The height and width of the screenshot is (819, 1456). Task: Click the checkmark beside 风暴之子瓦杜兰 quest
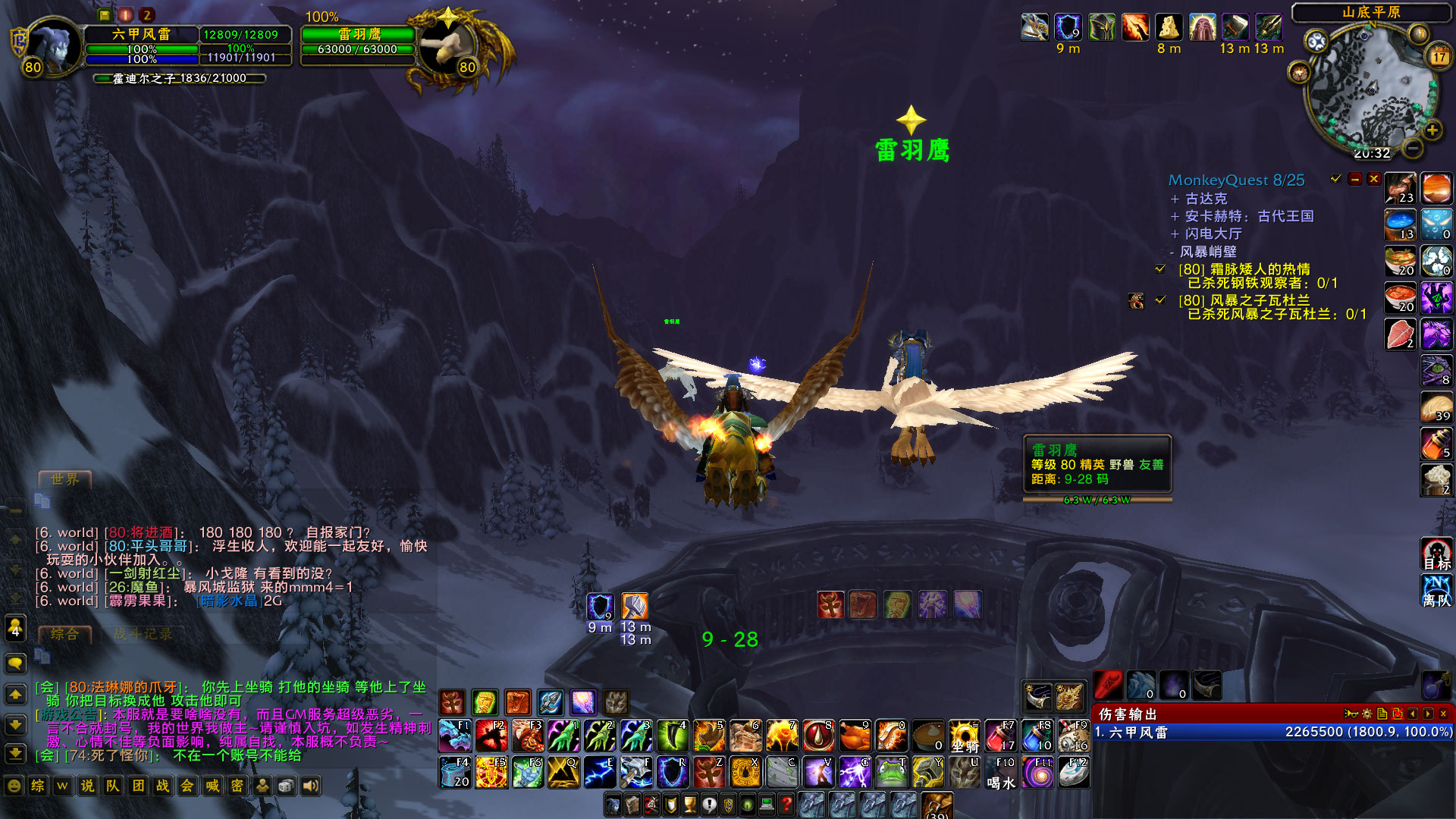[1161, 301]
